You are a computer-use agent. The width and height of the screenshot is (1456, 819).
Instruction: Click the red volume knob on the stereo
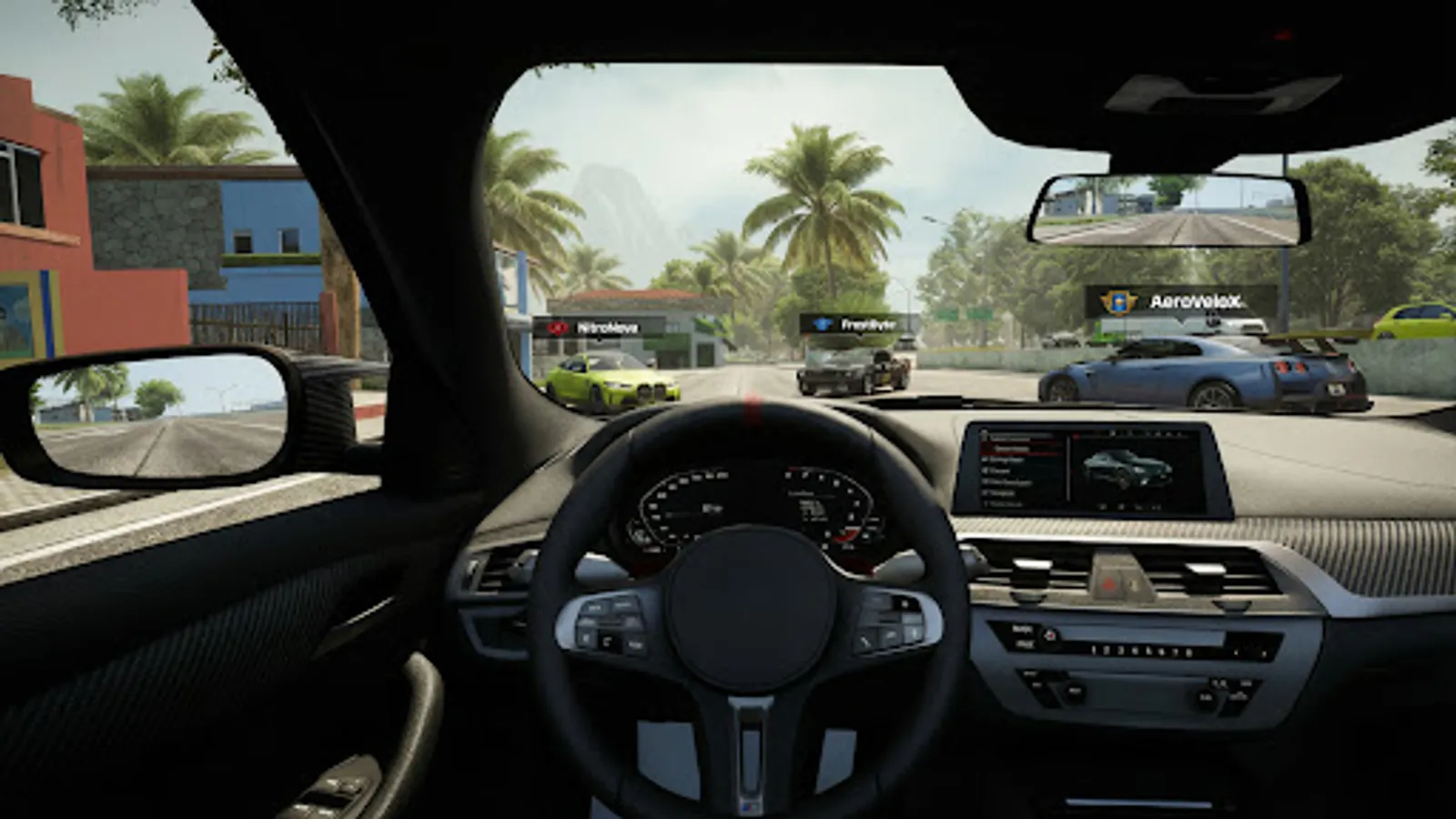click(1050, 636)
